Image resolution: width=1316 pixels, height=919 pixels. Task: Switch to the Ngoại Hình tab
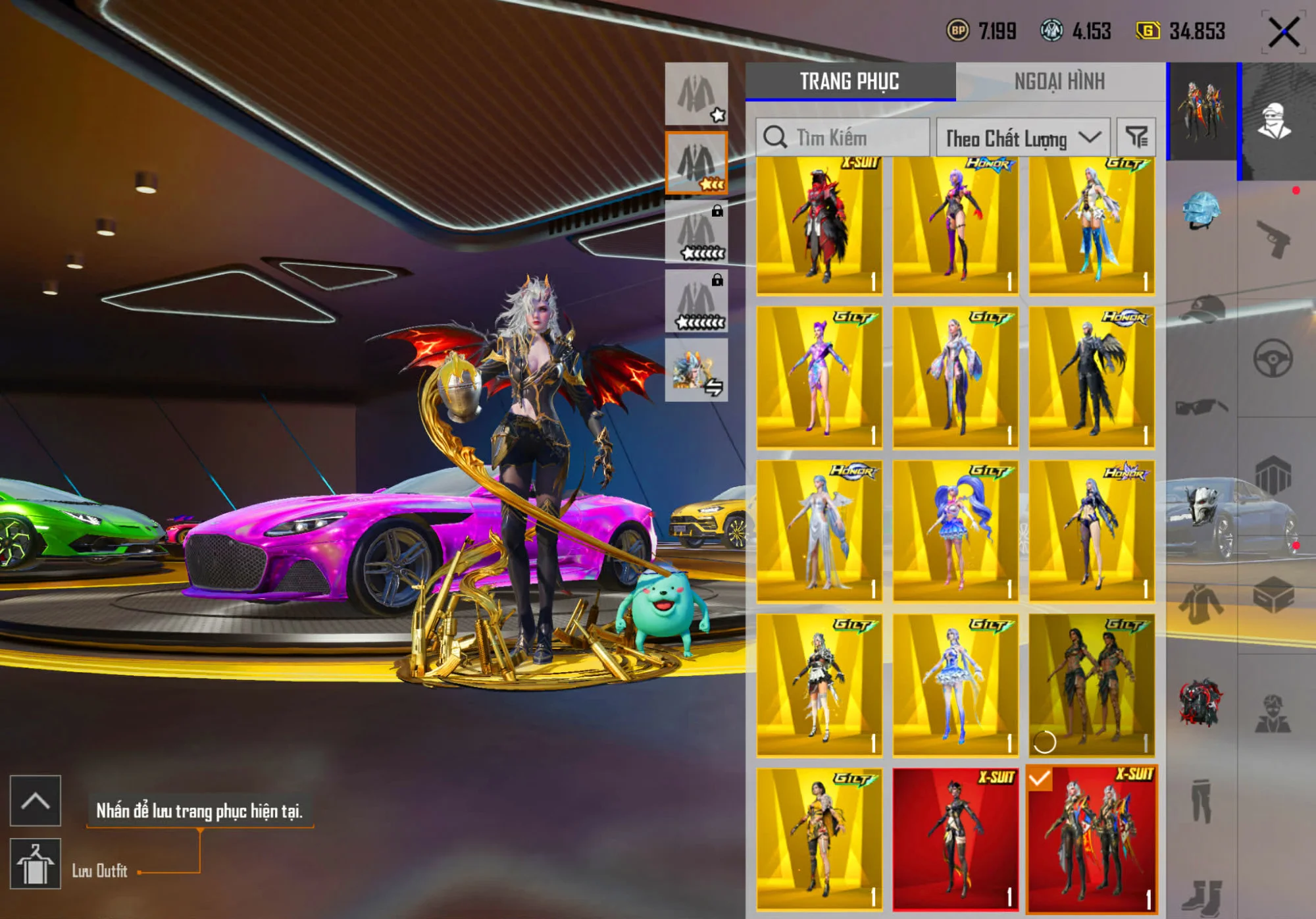coord(1059,82)
